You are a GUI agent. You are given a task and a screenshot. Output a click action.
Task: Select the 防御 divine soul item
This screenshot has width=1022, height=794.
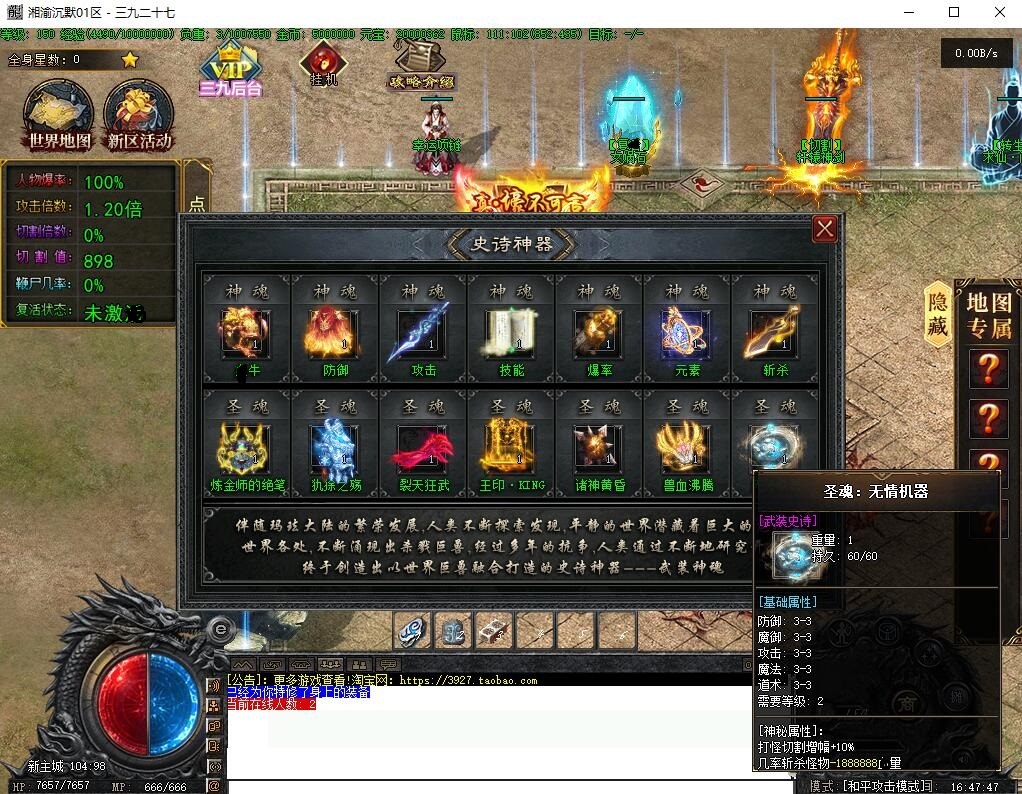tap(334, 334)
